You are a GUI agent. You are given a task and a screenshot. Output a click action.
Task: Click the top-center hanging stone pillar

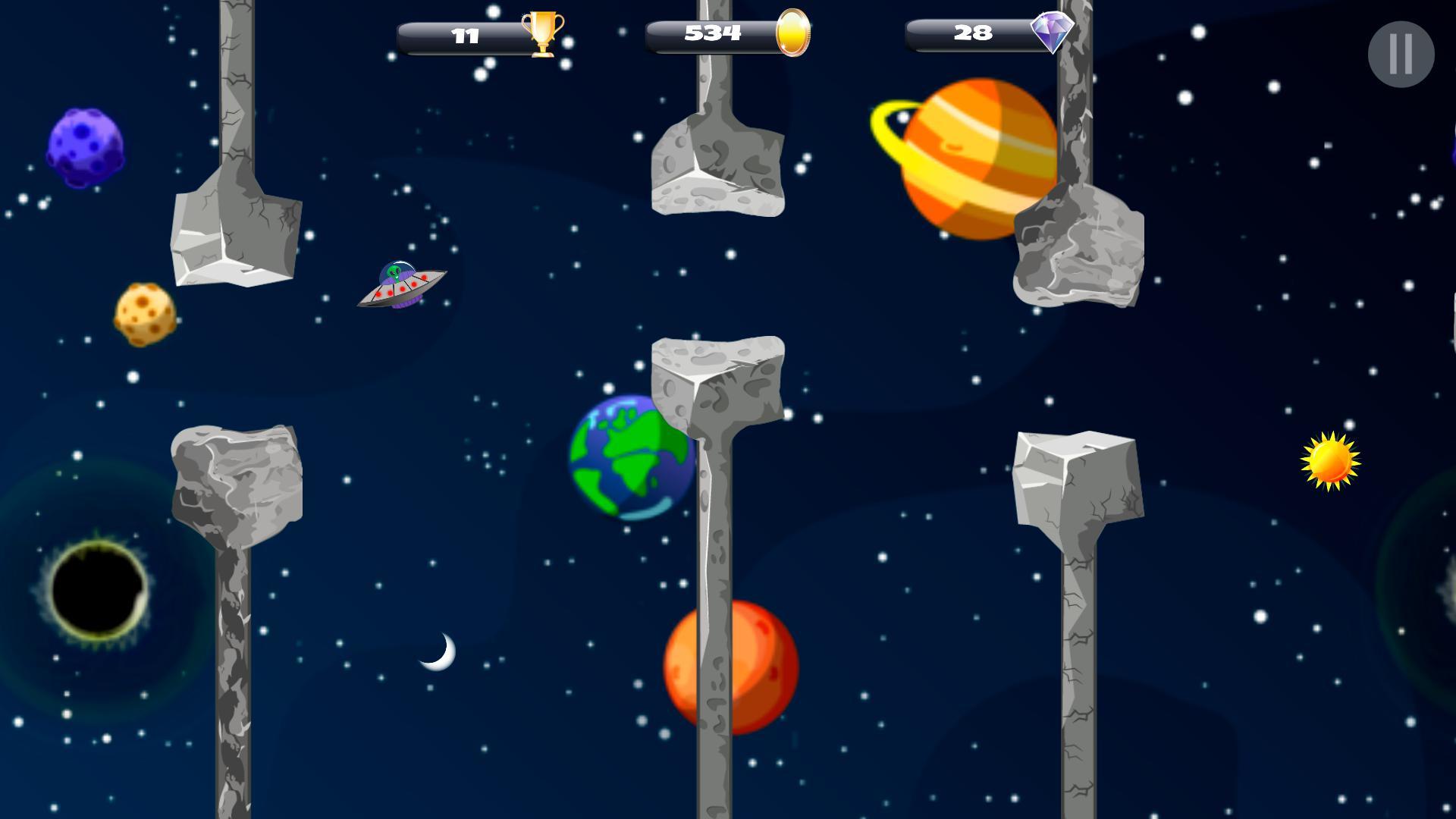[x=719, y=163]
